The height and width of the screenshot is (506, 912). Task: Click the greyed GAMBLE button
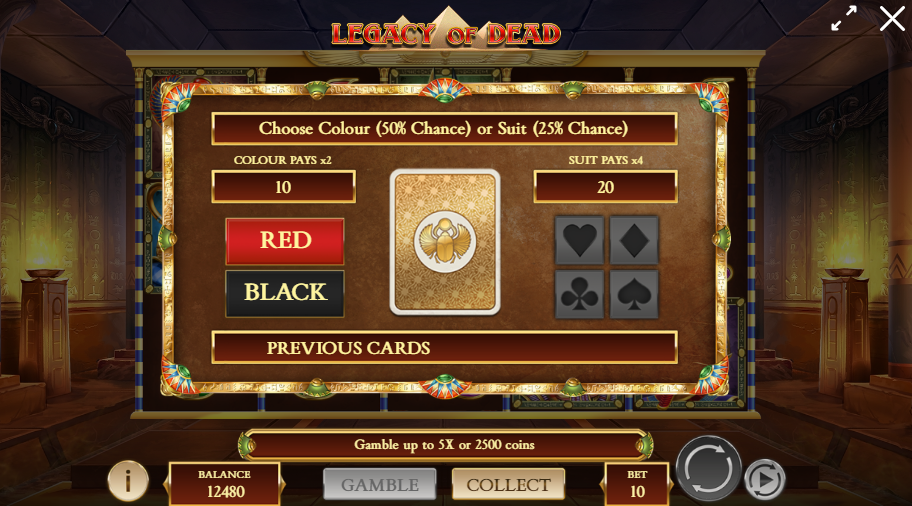(x=380, y=484)
